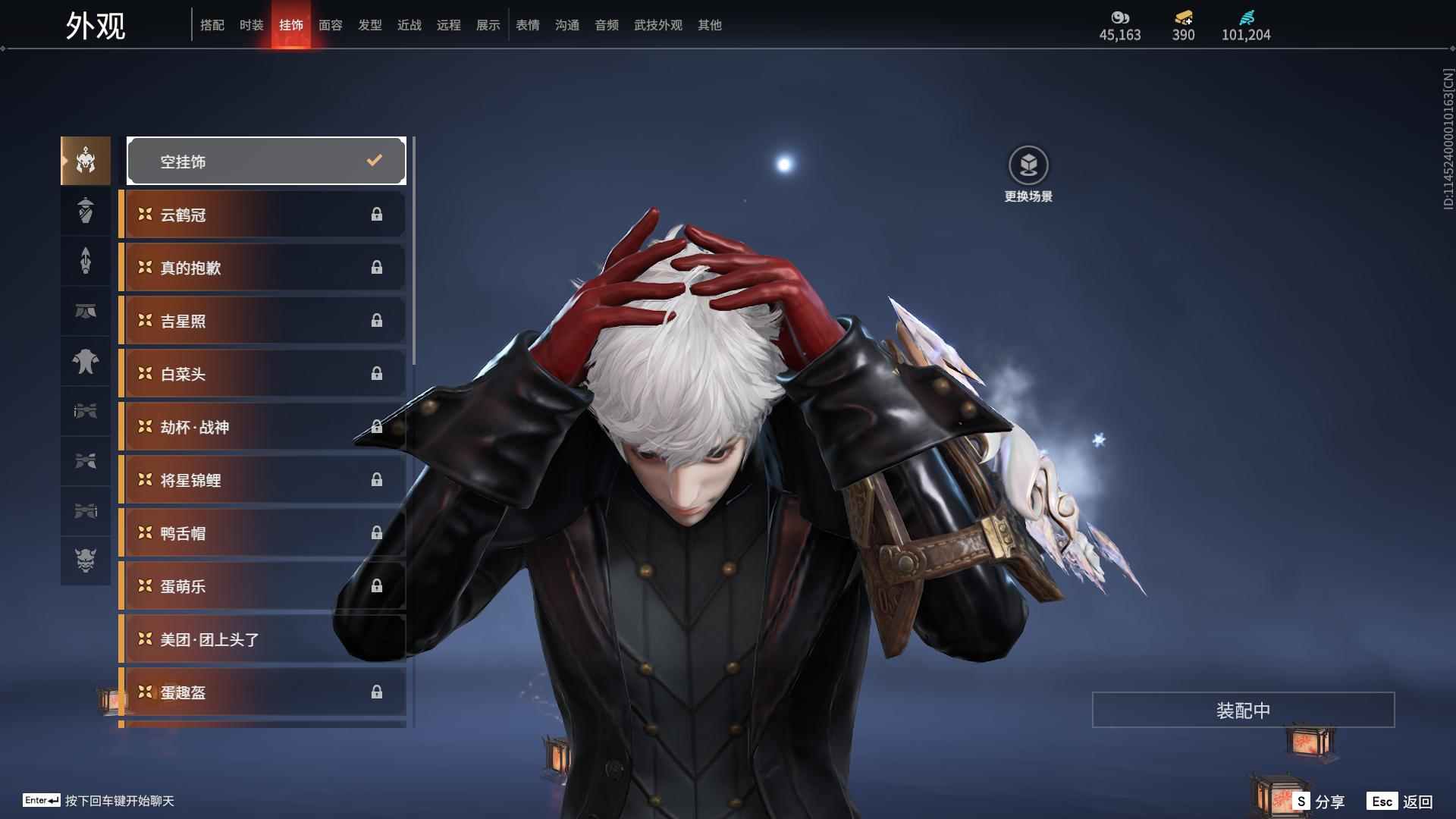Viewport: 1456px width, 819px height.
Task: Click the 更换场景 scene change icon
Action: click(x=1028, y=165)
